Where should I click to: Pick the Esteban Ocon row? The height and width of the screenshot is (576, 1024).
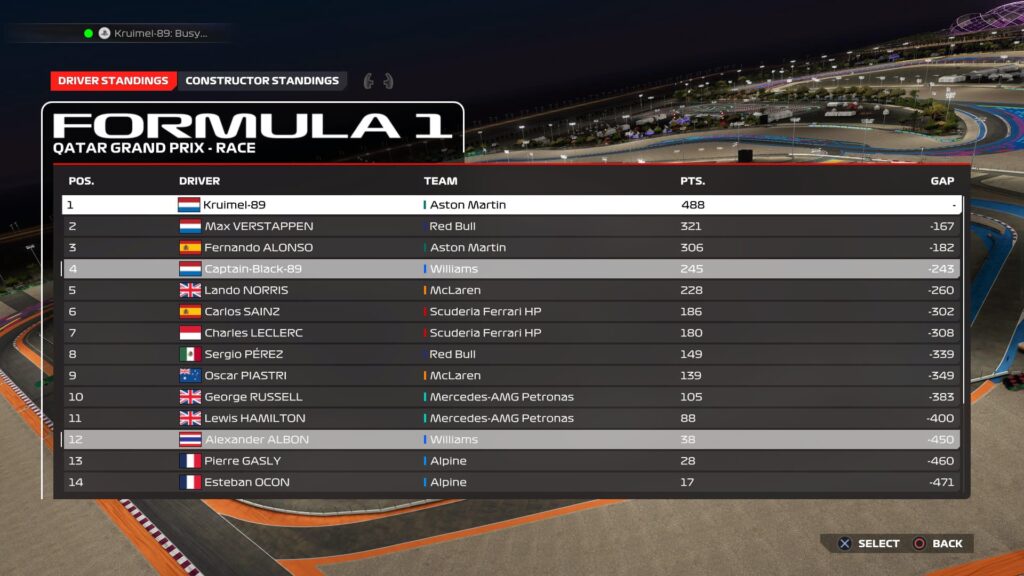click(x=511, y=482)
